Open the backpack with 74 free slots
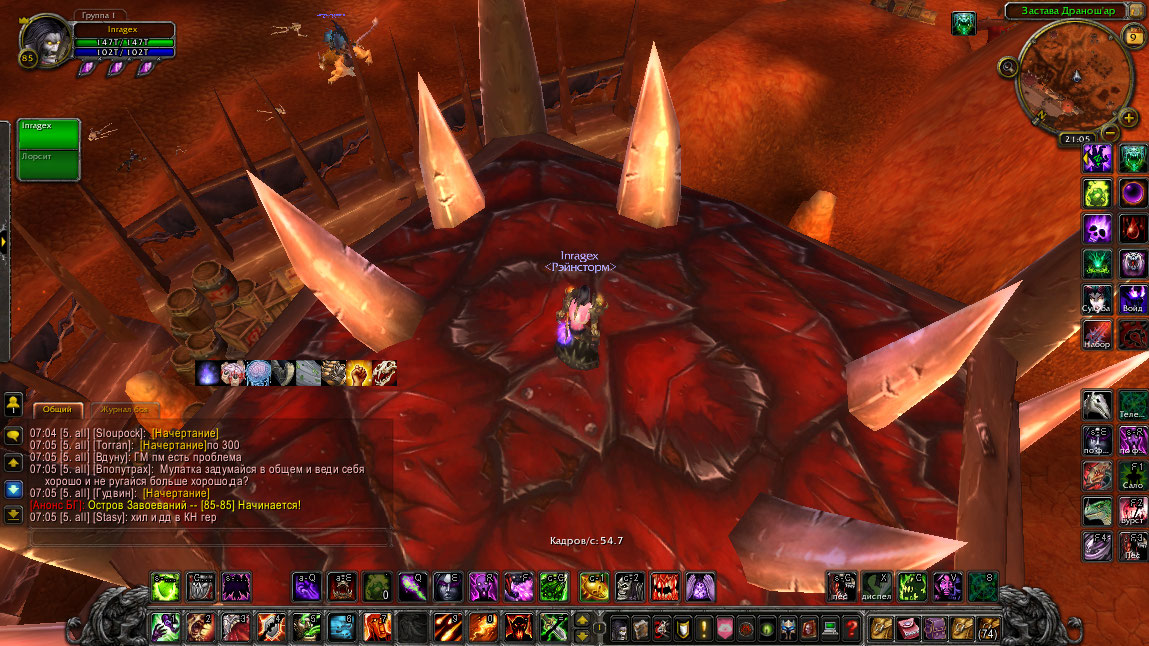 click(x=988, y=628)
